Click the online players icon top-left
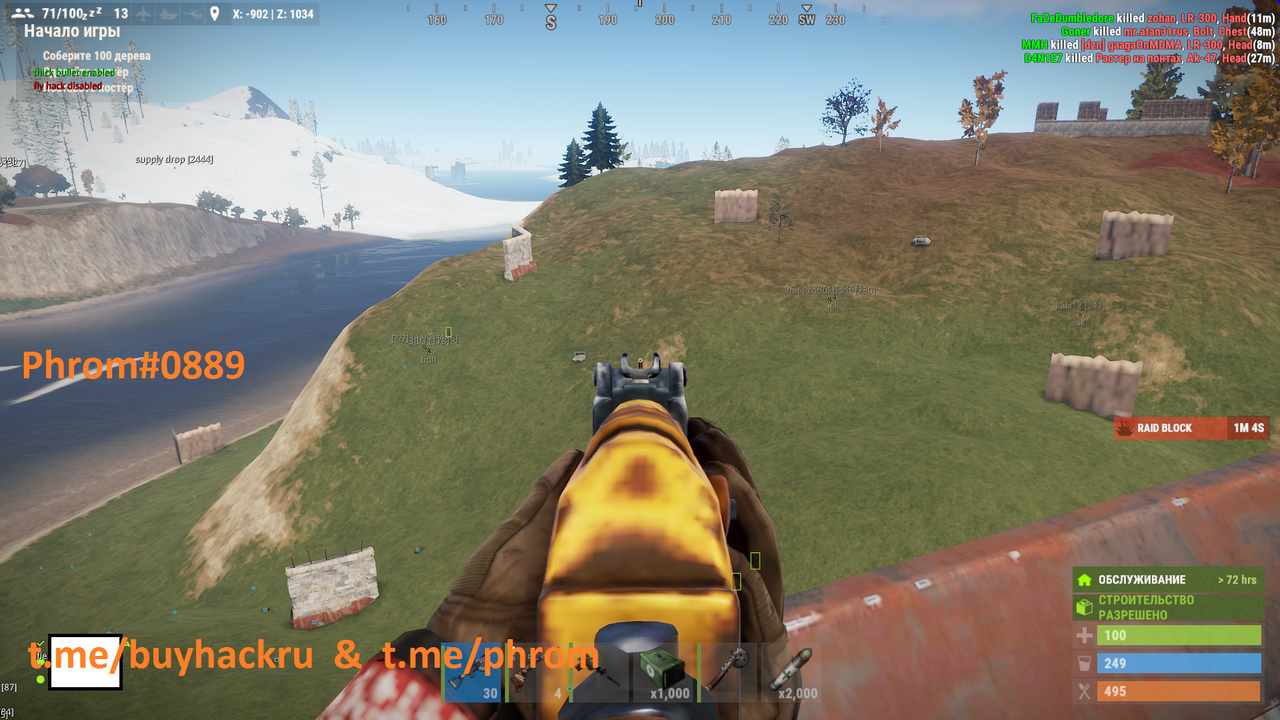The image size is (1280, 720). [23, 13]
